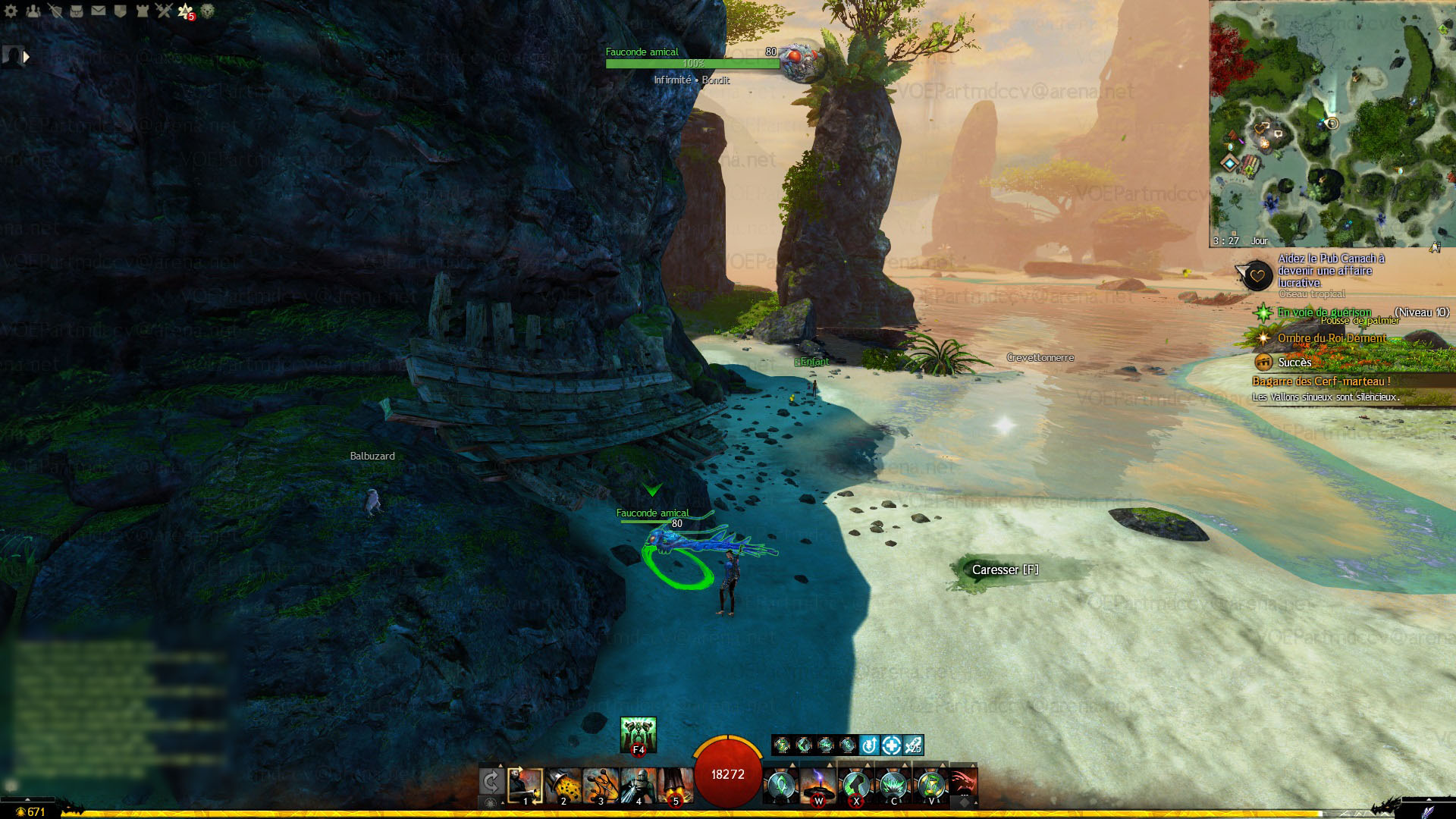1456x819 pixels.
Task: Open the World vs World castle icon
Action: pyautogui.click(x=142, y=11)
